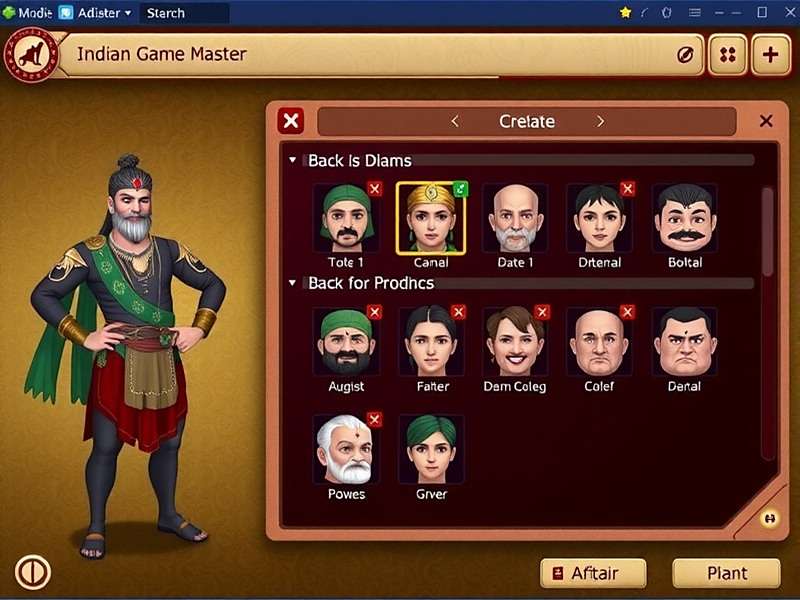Viewport: 800px width, 600px height.
Task: Close the panel with red X button
Action: 291,121
